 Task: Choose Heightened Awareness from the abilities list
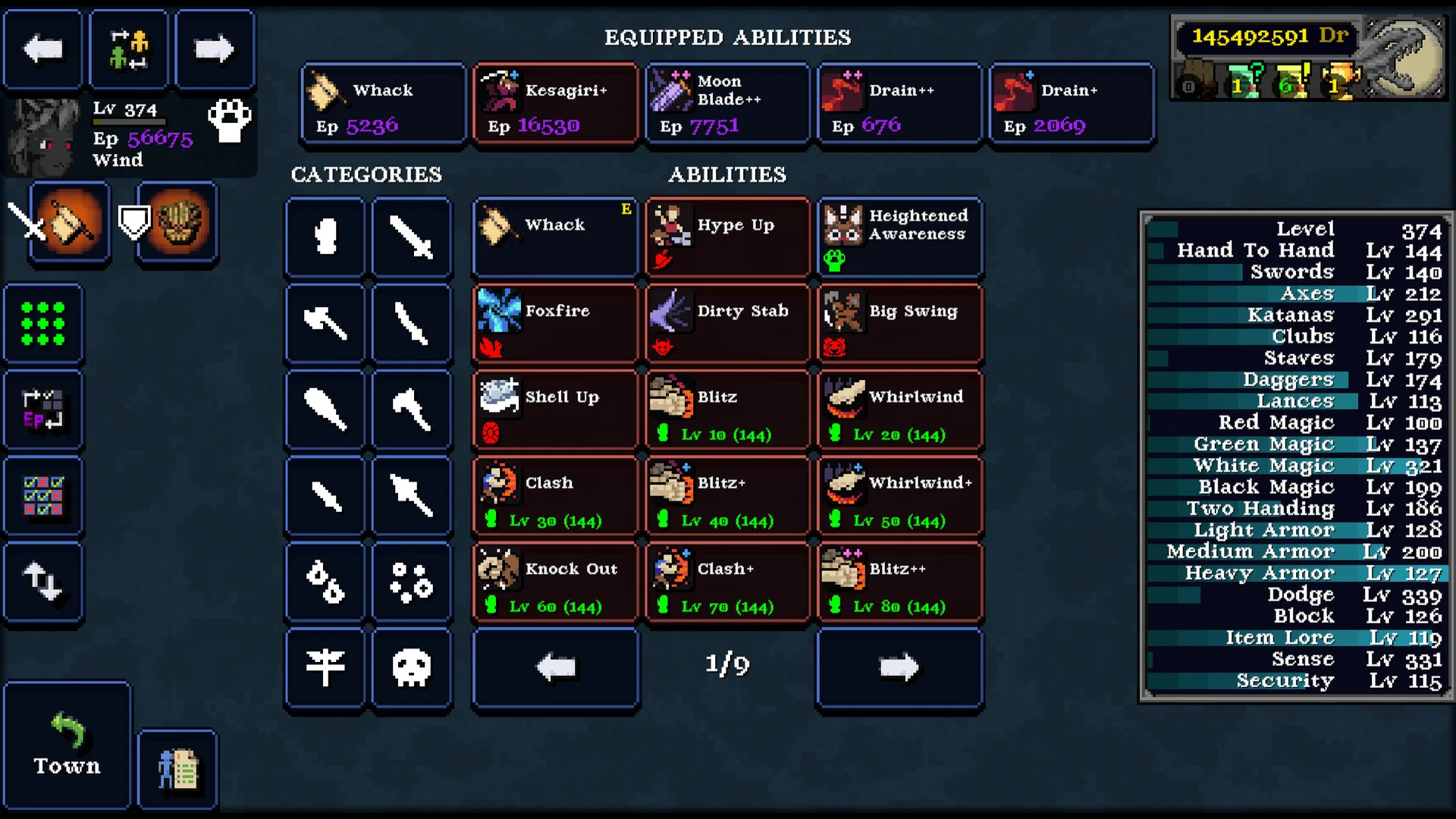tap(899, 237)
